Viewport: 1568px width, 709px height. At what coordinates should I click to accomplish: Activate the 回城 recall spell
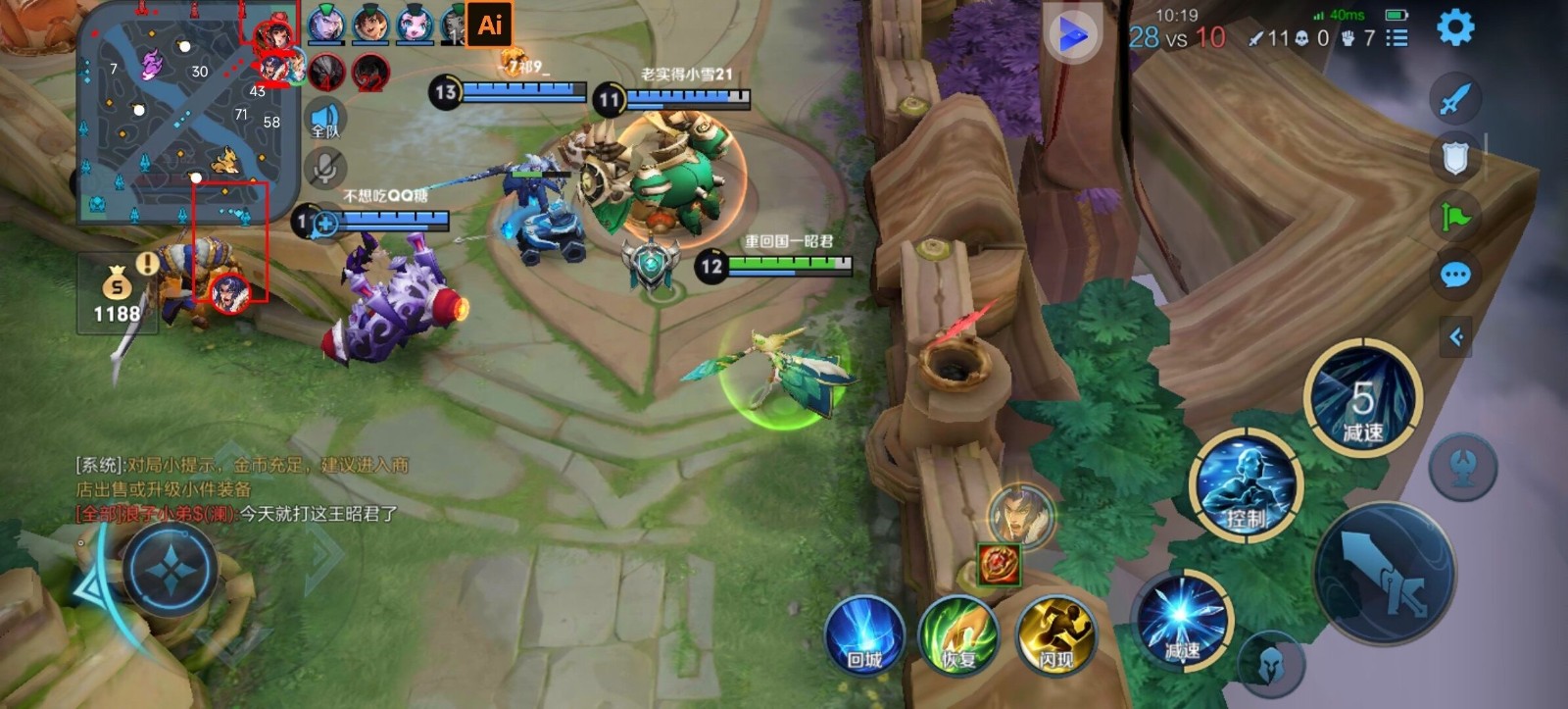tap(864, 635)
